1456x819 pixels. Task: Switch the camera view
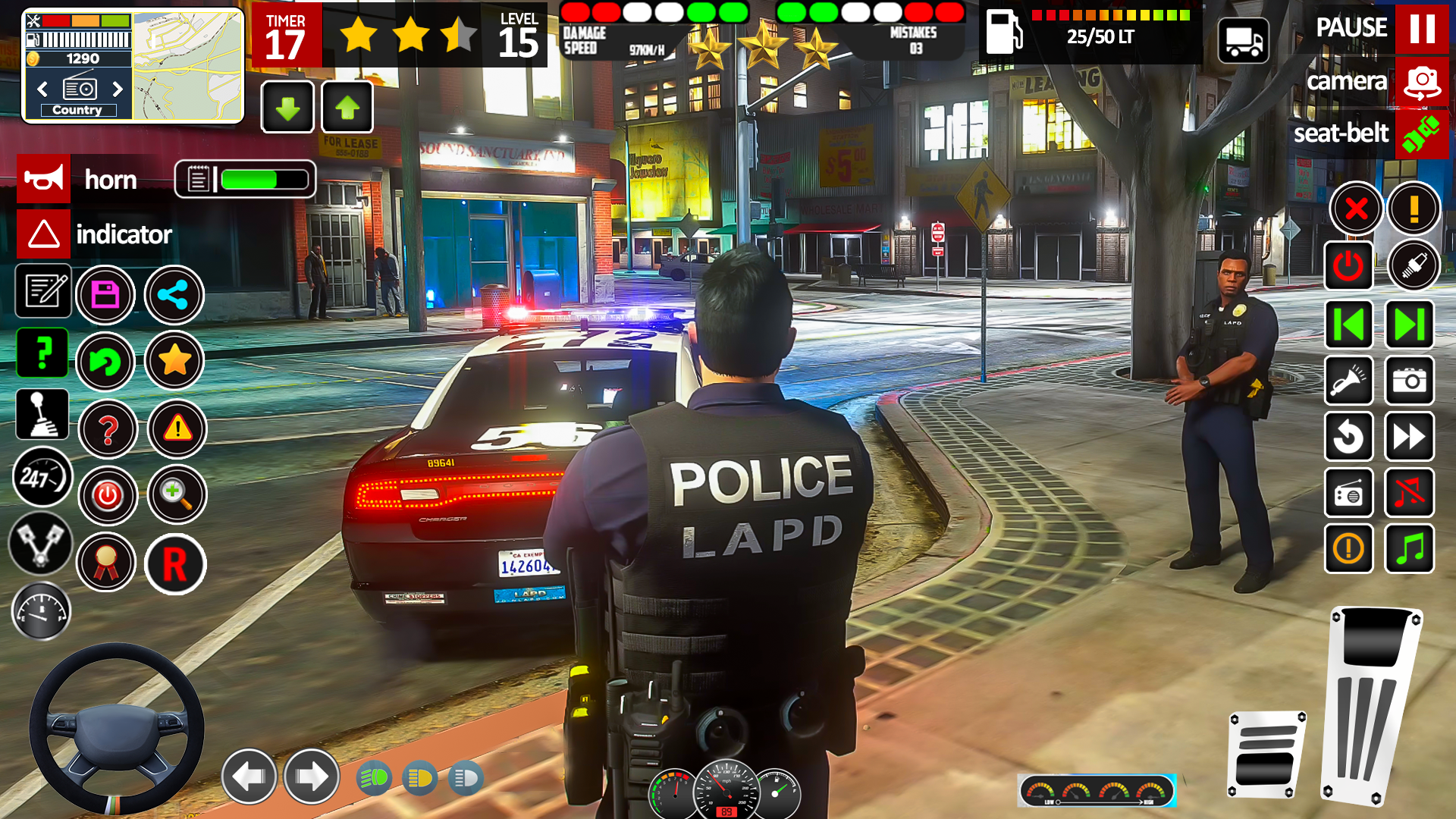pyautogui.click(x=1421, y=81)
